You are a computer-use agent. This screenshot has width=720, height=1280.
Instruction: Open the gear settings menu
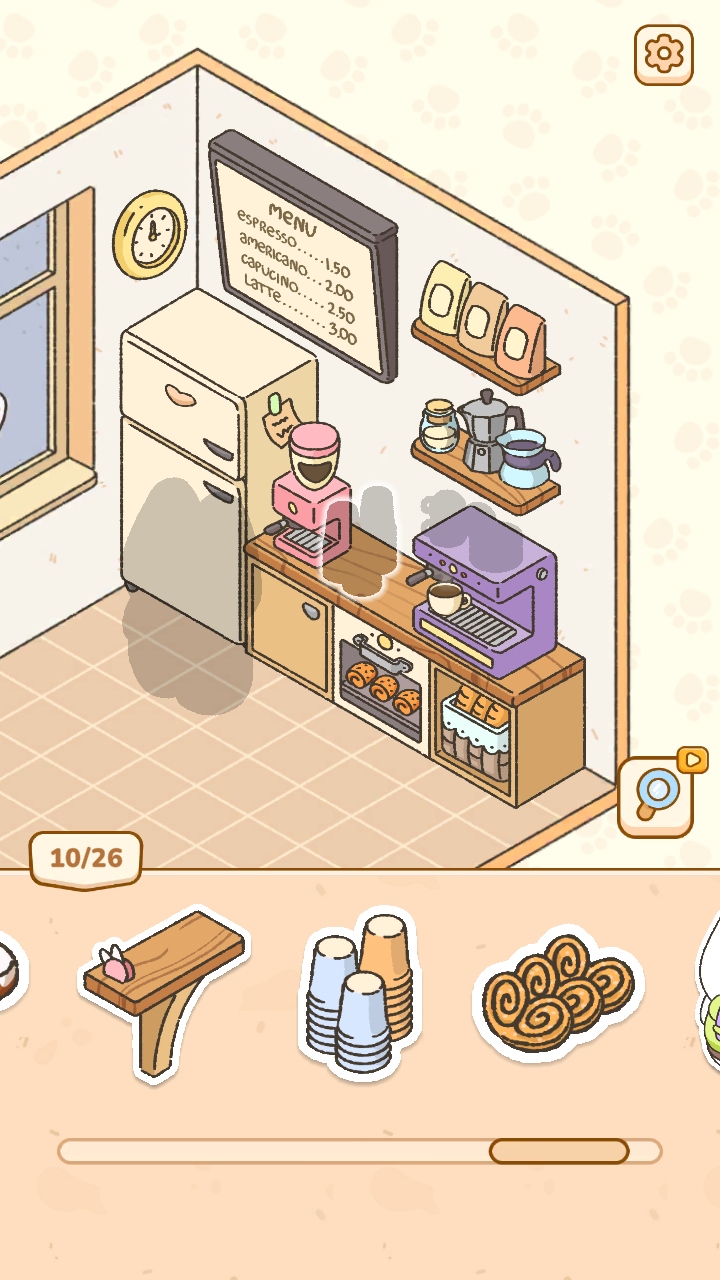(663, 54)
